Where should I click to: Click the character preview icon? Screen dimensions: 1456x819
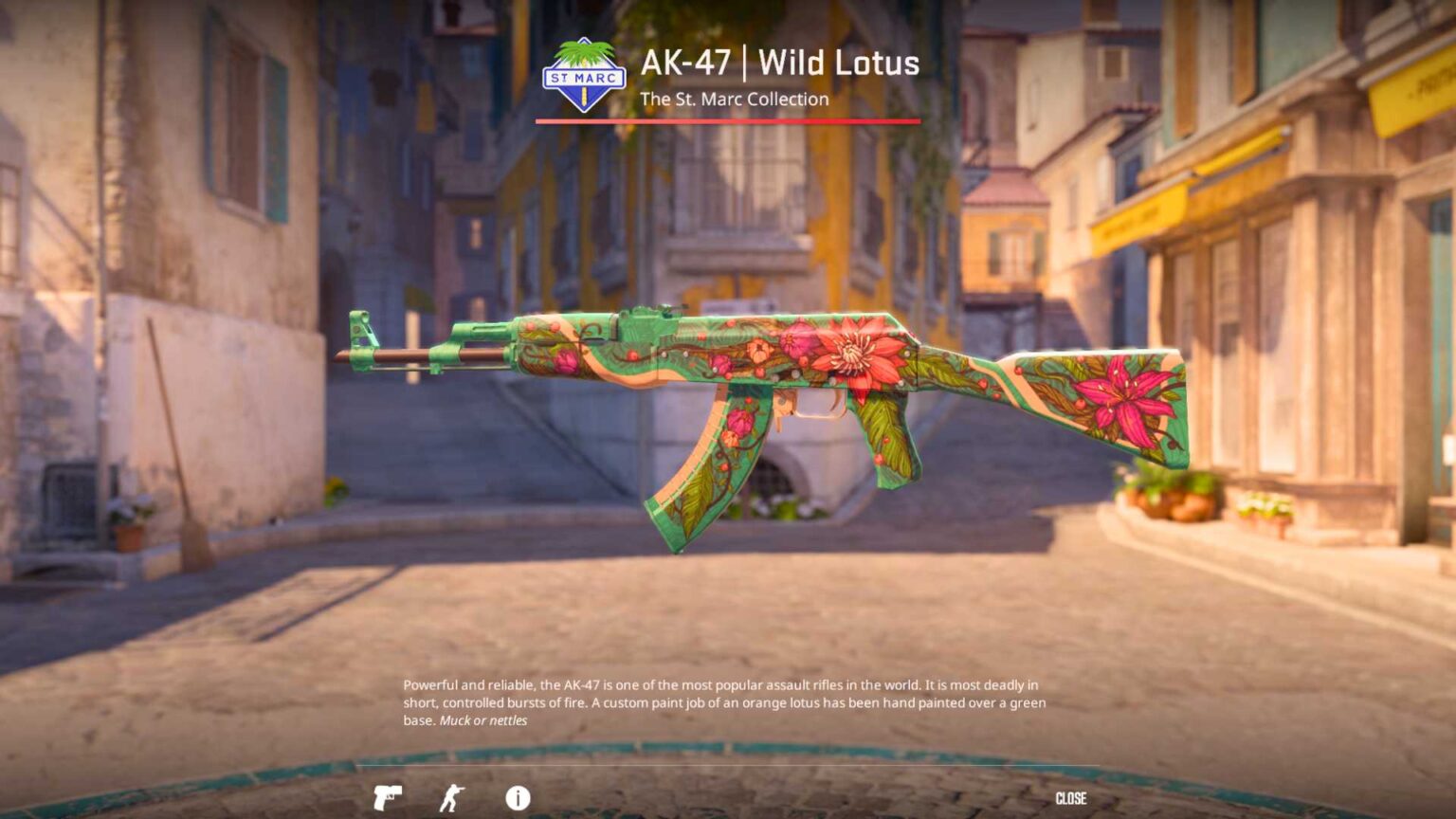coord(453,799)
